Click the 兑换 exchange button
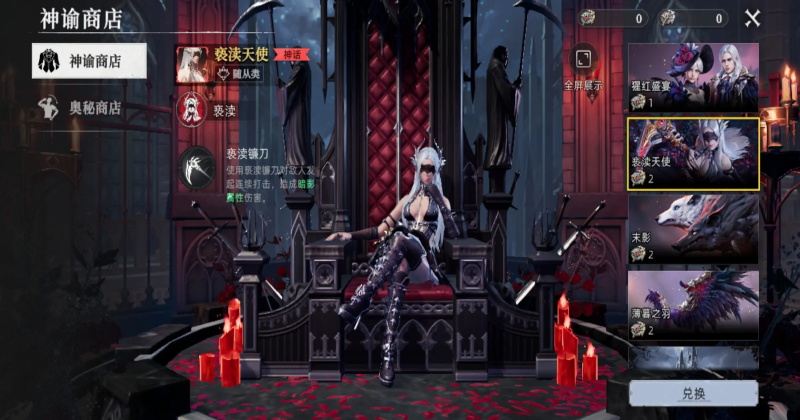This screenshot has height=420, width=800. click(693, 393)
